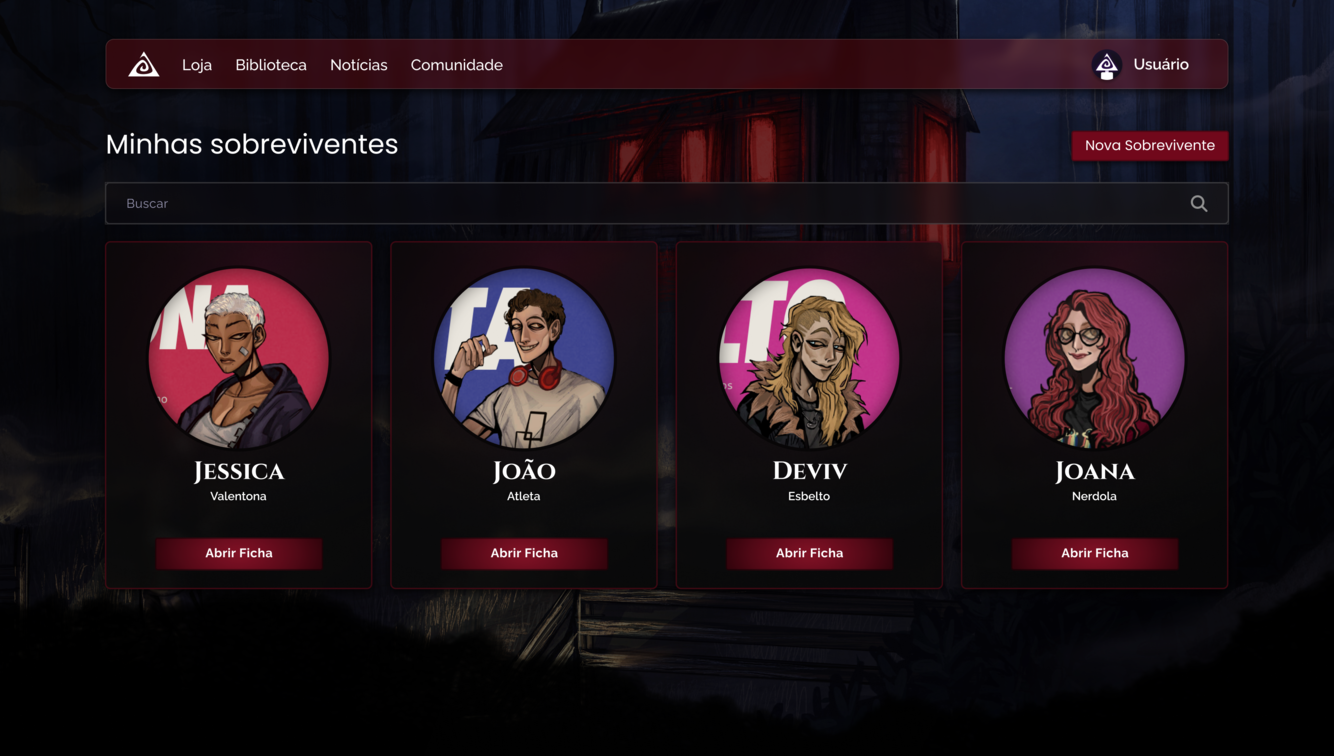Click the triangle app logo in the navbar
This screenshot has width=1334, height=756.
coord(143,64)
